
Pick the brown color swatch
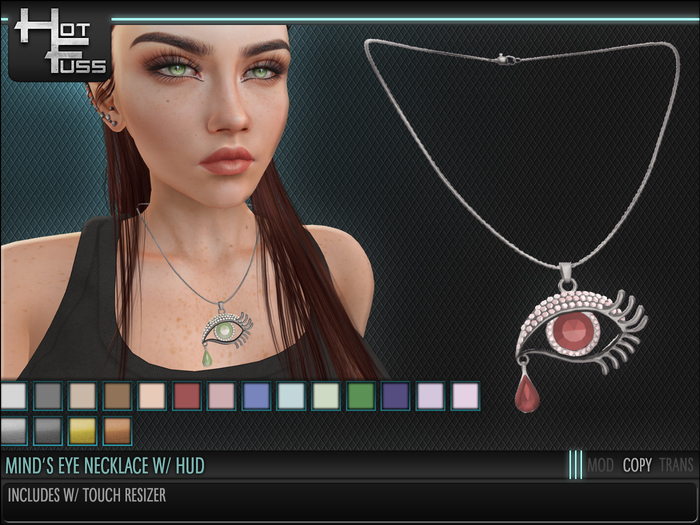click(117, 396)
